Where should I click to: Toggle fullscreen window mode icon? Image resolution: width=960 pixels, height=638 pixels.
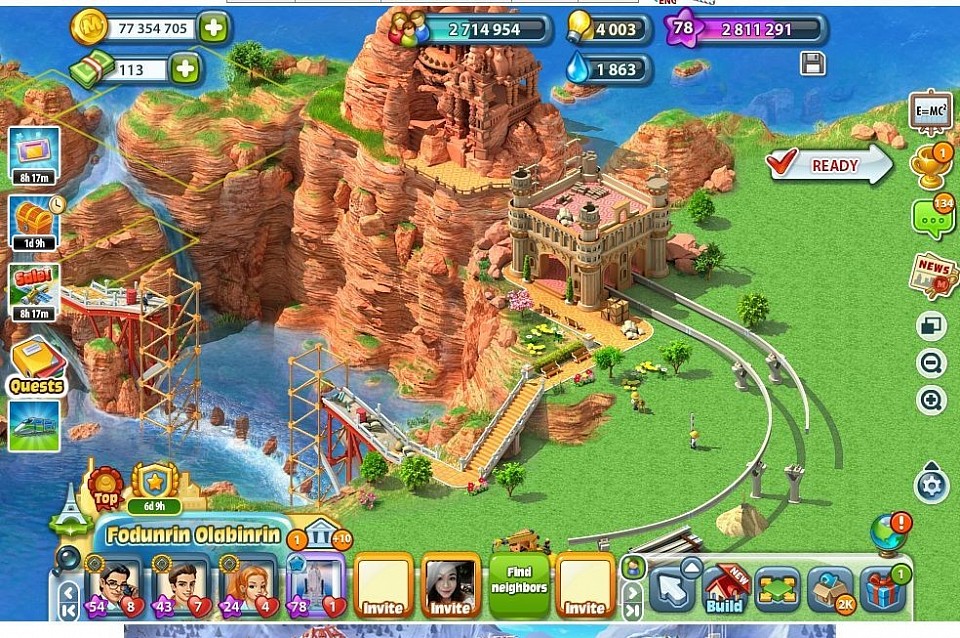coord(932,325)
